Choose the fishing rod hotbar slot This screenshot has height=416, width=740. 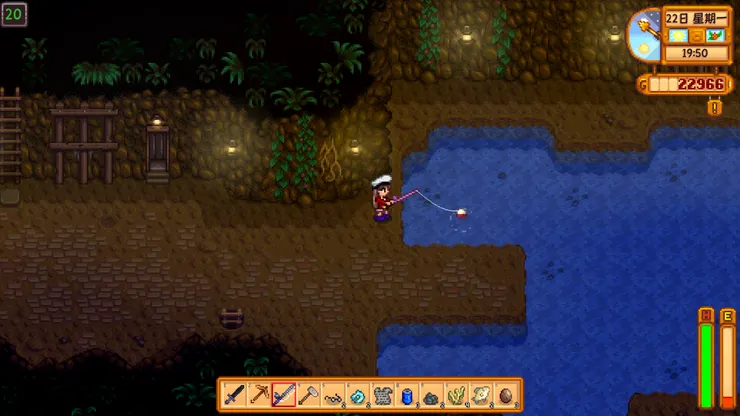(x=284, y=394)
